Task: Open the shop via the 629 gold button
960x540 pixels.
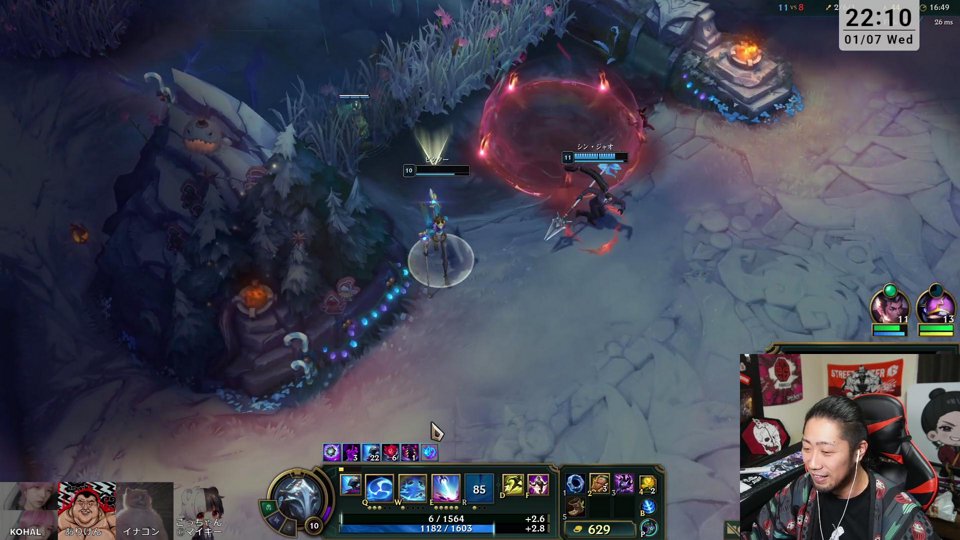Action: (598, 529)
